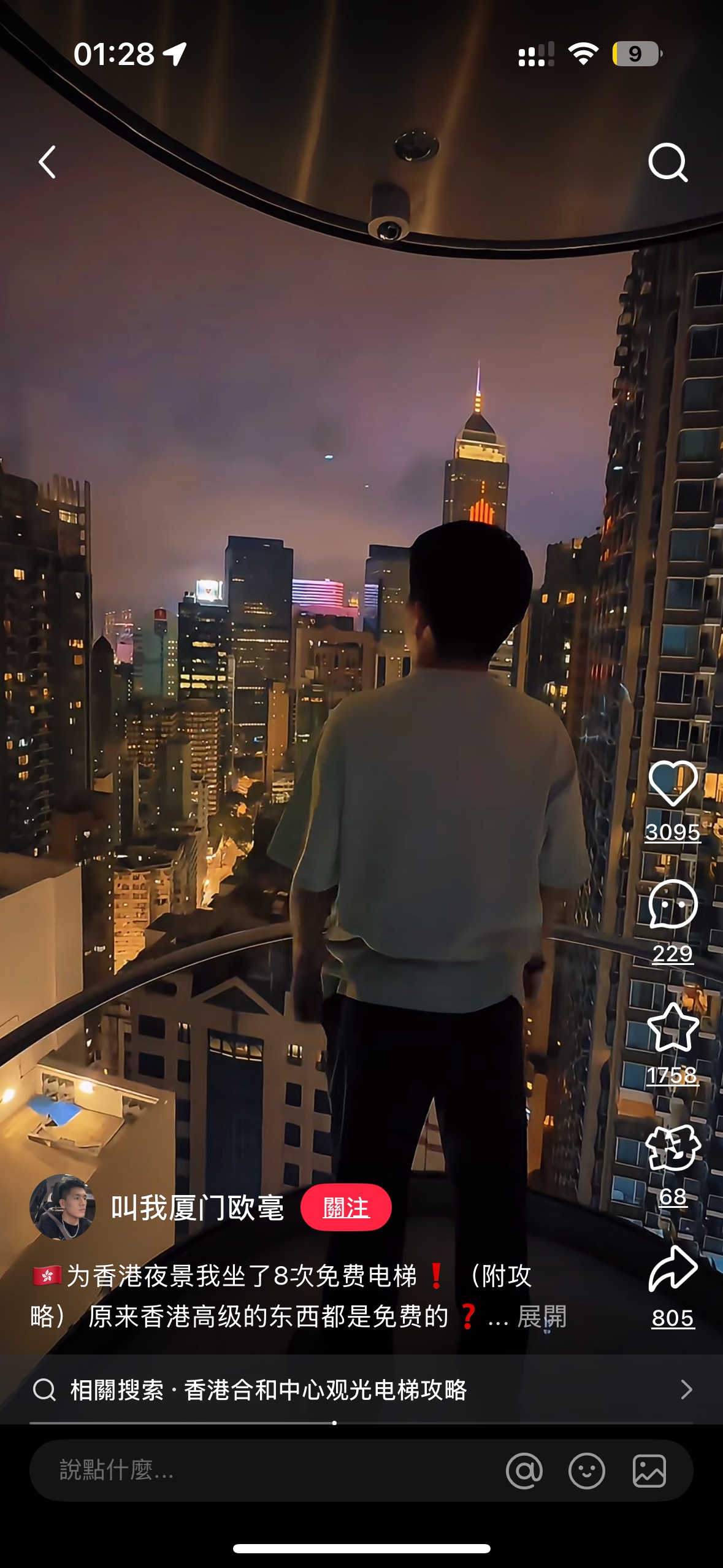723x1568 pixels.
Task: Click the video progress bar
Action: click(x=362, y=1423)
